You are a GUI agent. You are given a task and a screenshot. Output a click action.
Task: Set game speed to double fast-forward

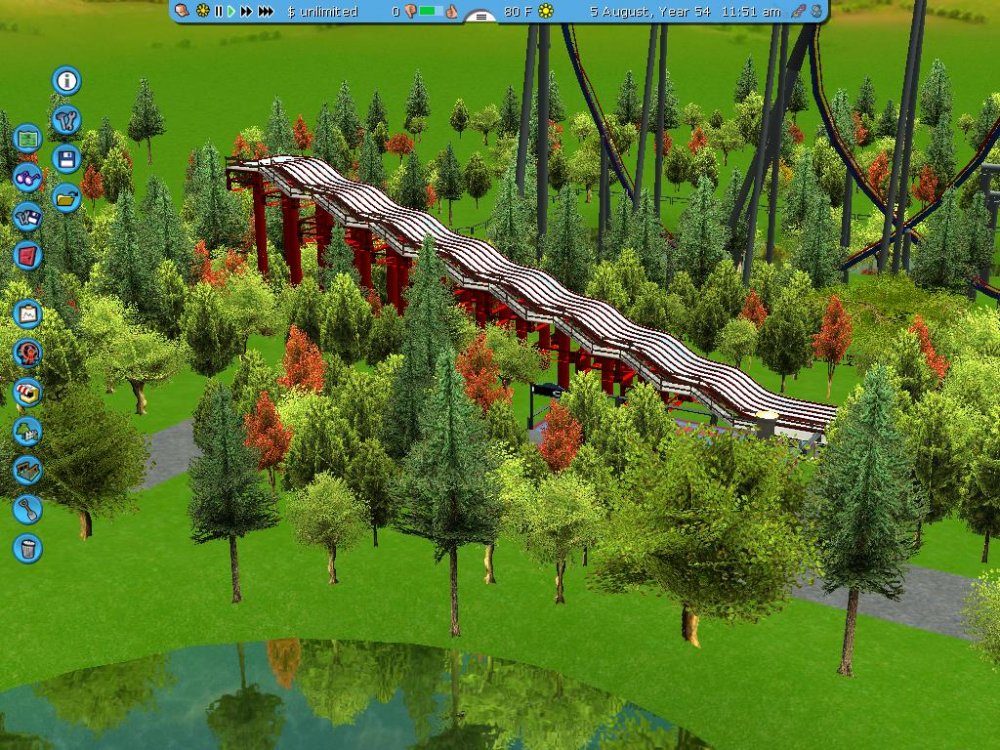click(x=246, y=11)
